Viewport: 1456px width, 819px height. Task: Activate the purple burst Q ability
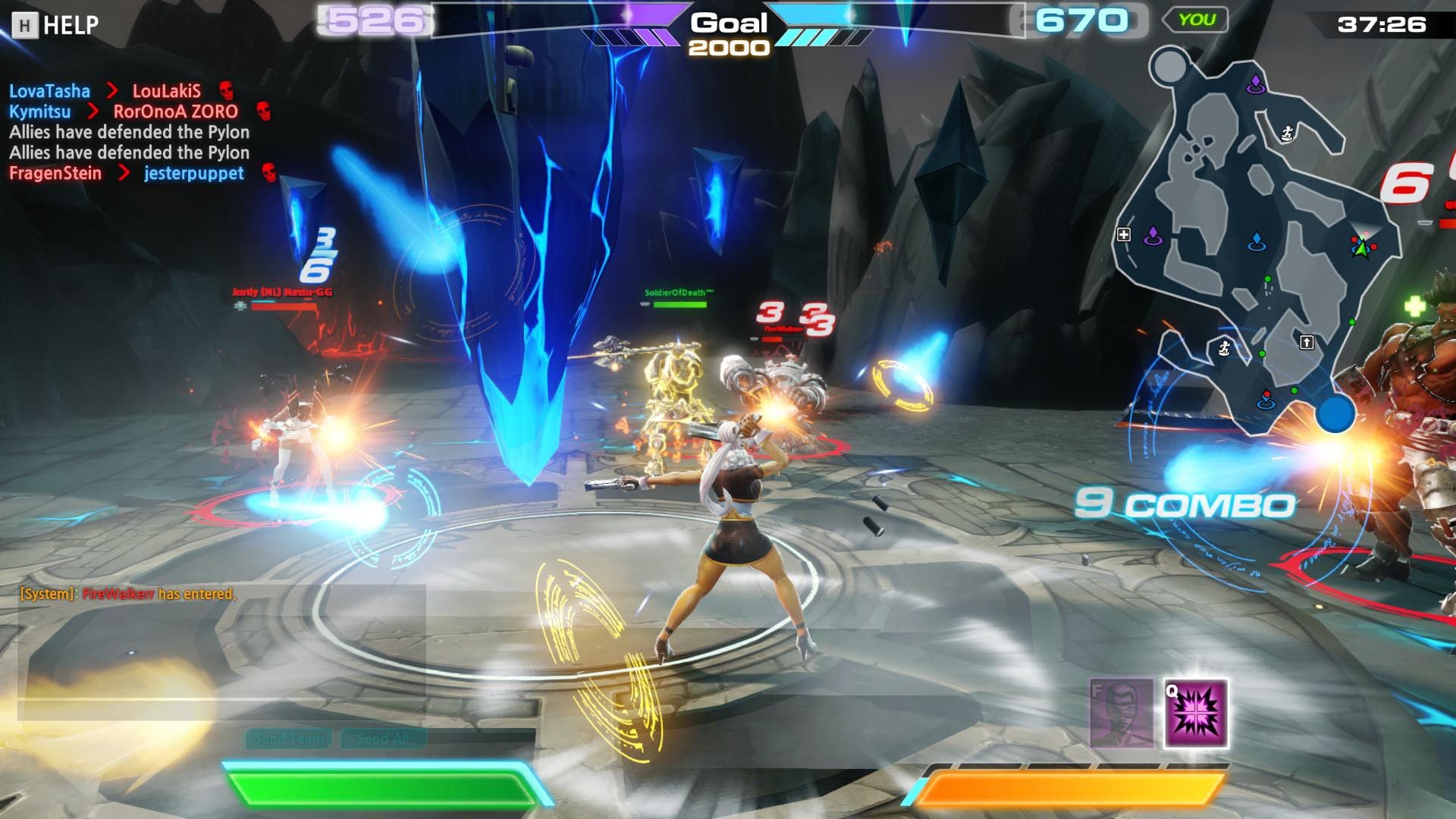1195,714
